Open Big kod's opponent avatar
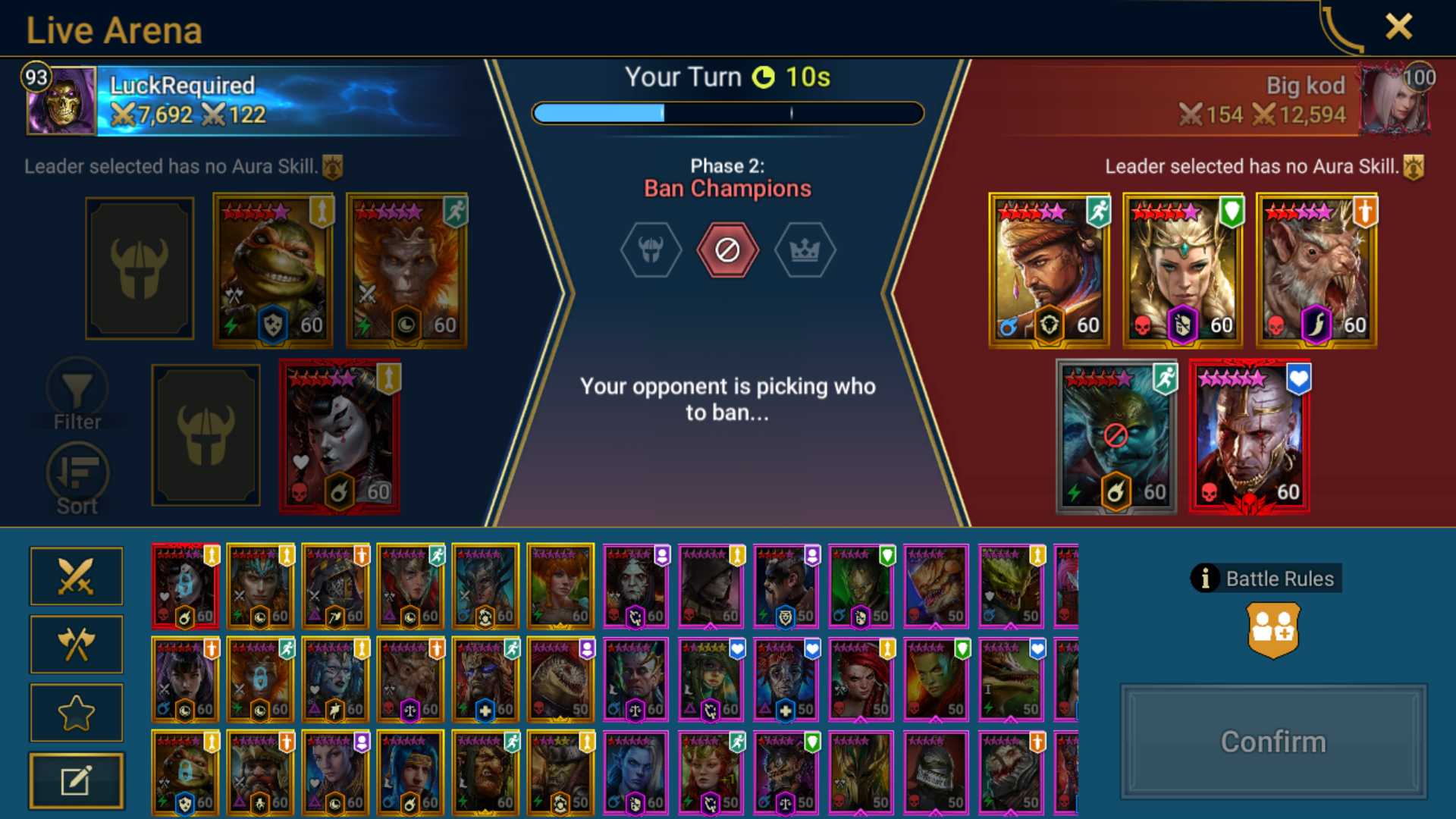 pyautogui.click(x=1395, y=101)
